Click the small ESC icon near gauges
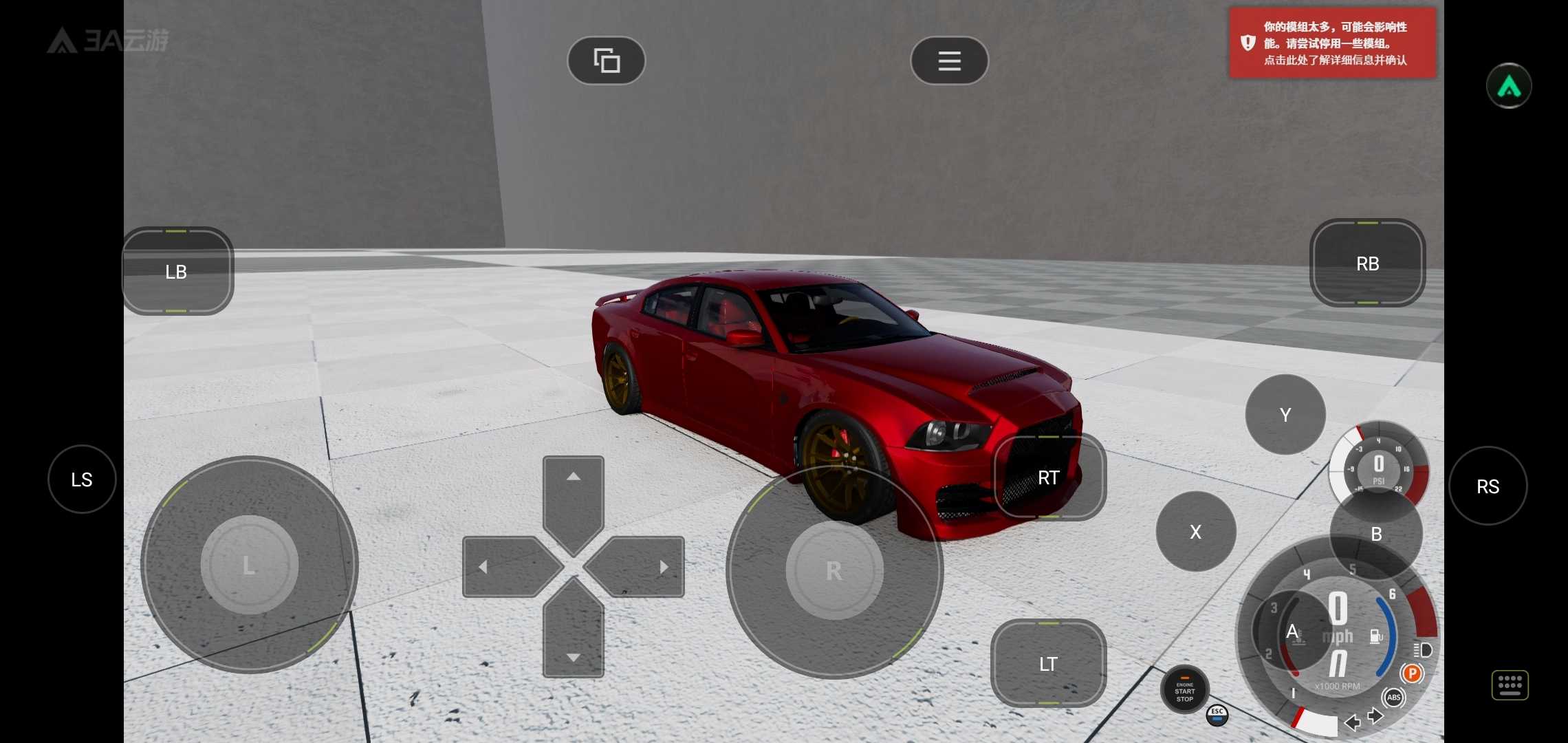The width and height of the screenshot is (1568, 743). click(x=1217, y=715)
